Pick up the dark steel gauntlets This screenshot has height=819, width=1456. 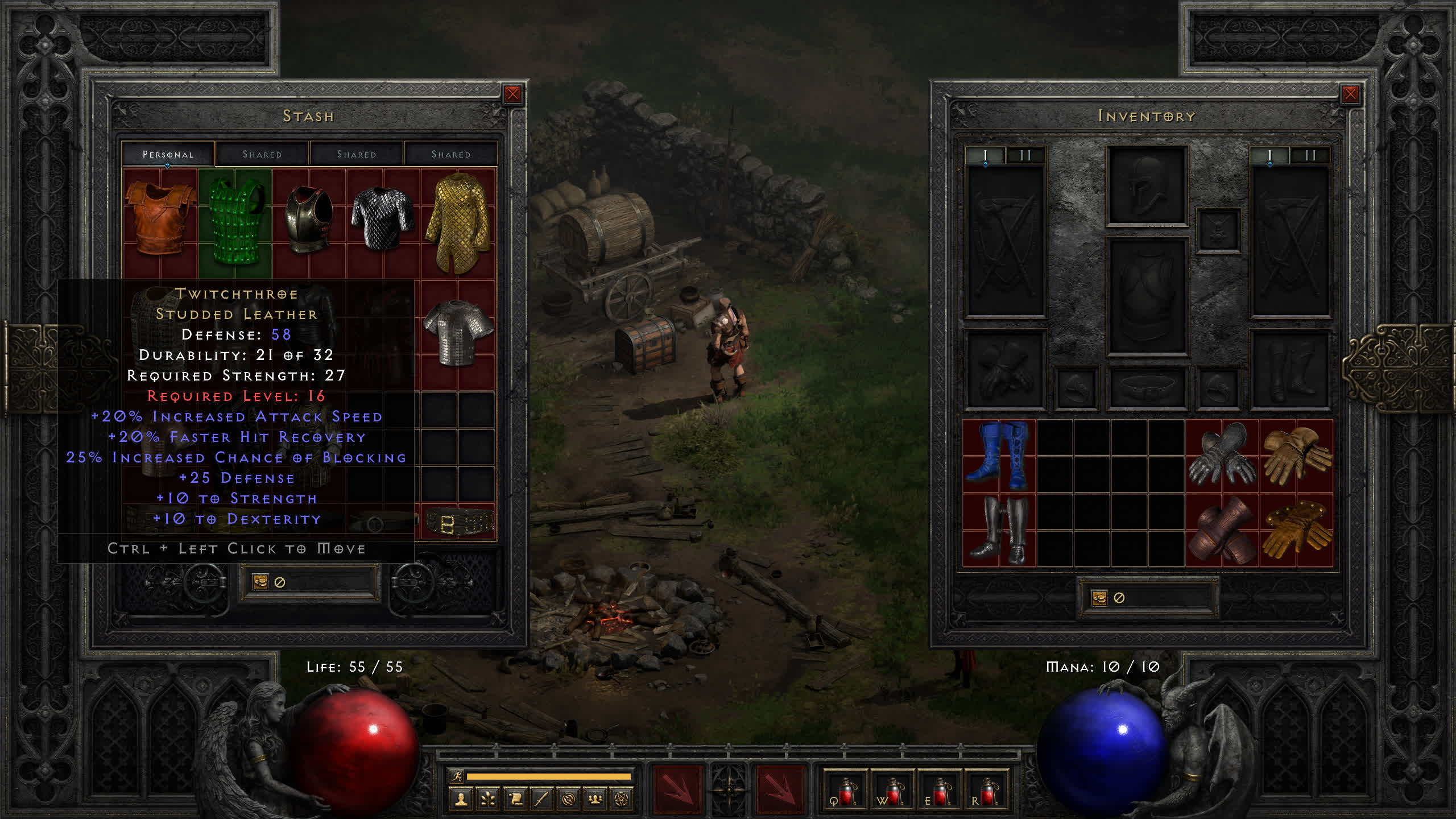click(x=1221, y=456)
